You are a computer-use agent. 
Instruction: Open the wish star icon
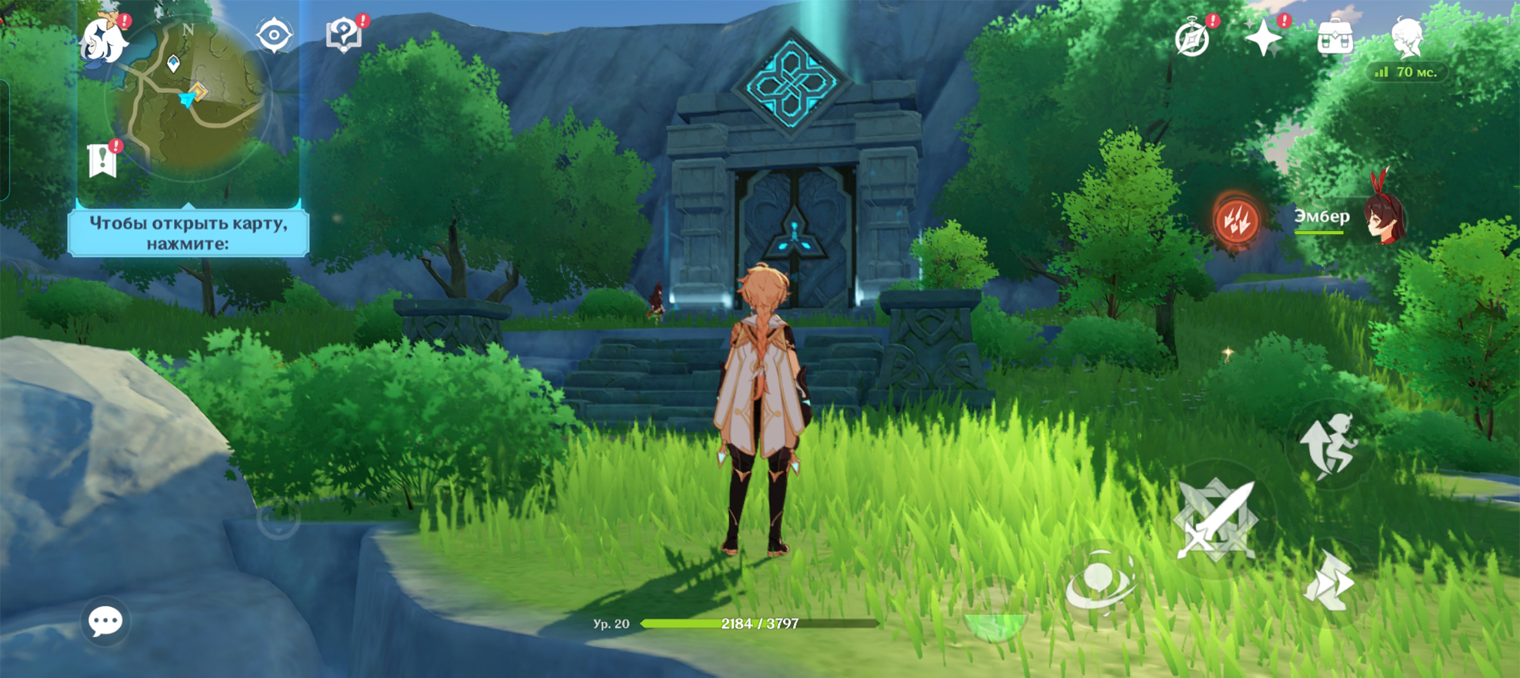(1263, 38)
